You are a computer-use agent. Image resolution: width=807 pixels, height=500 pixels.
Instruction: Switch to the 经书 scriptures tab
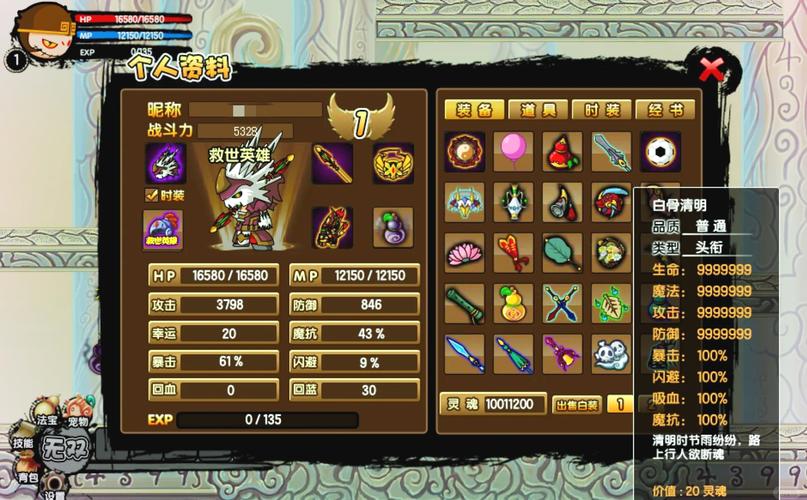tap(665, 110)
